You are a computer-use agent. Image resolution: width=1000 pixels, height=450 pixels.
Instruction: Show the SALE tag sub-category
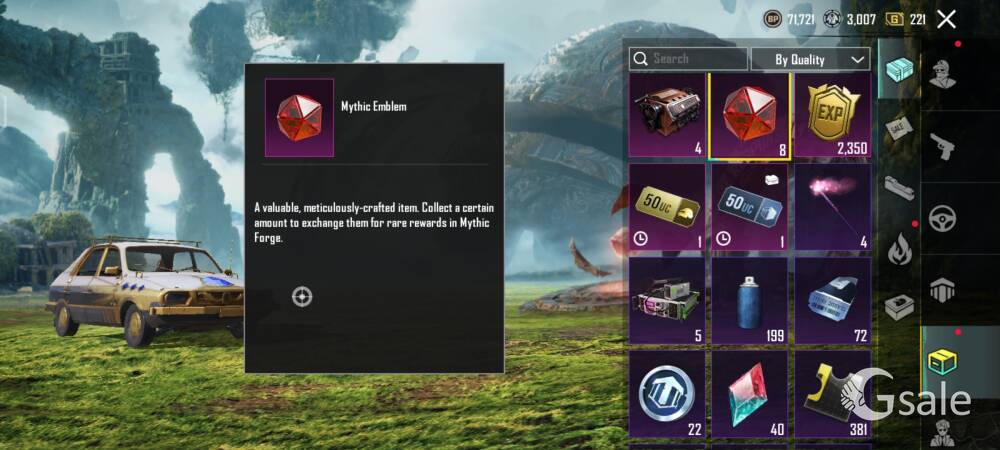[898, 131]
